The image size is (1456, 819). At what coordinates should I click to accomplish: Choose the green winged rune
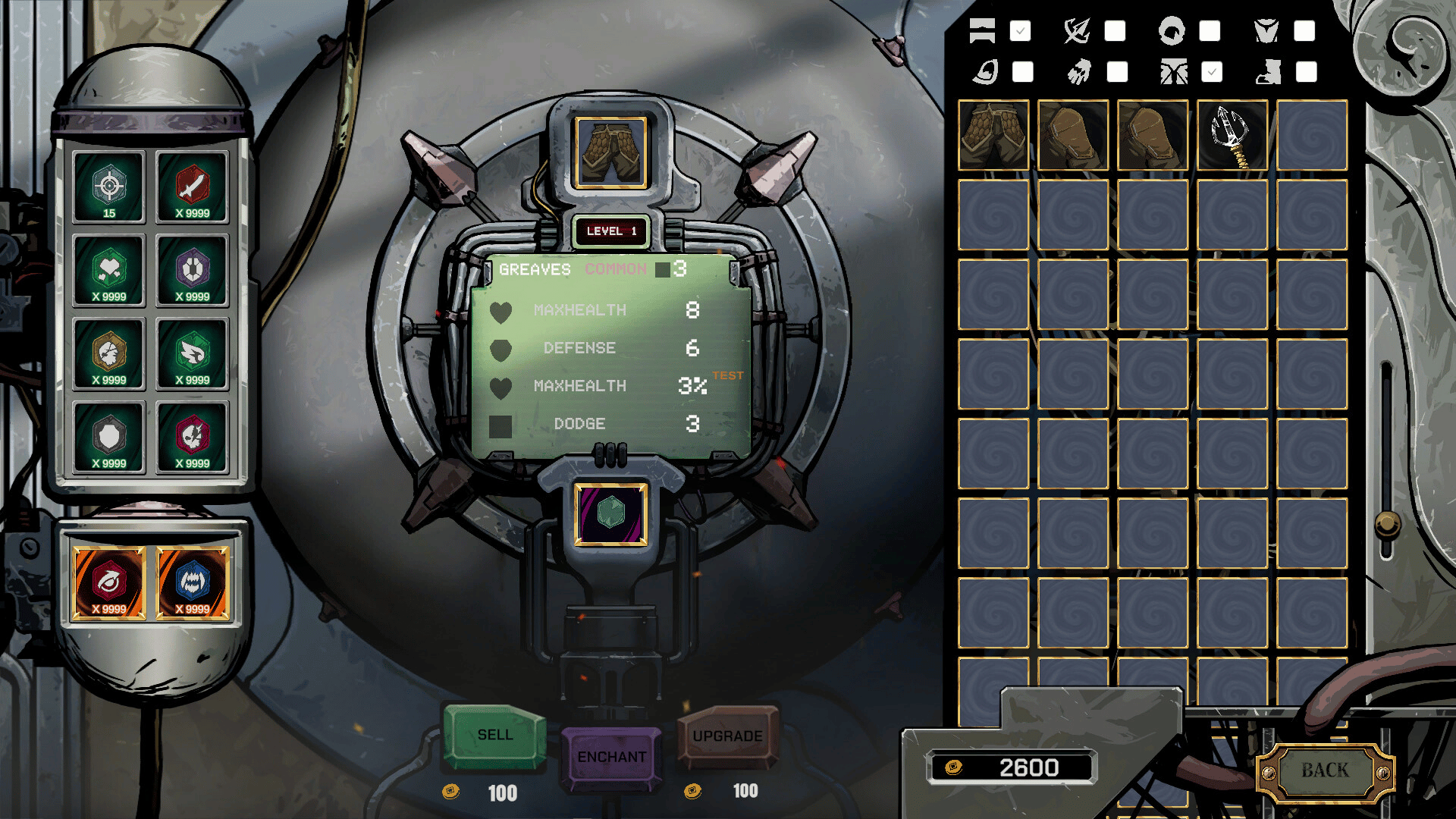pyautogui.click(x=193, y=353)
